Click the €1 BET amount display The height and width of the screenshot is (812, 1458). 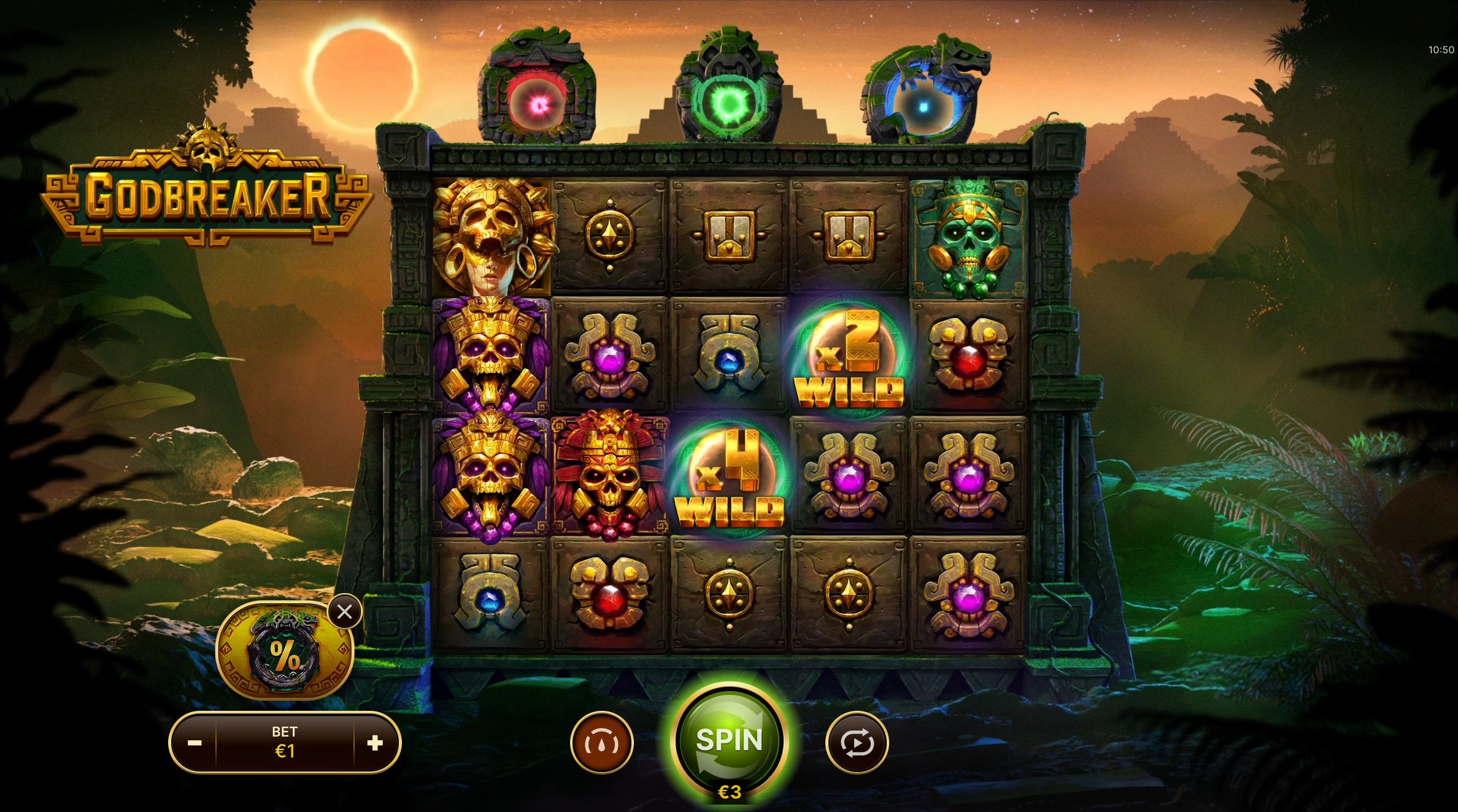point(285,742)
